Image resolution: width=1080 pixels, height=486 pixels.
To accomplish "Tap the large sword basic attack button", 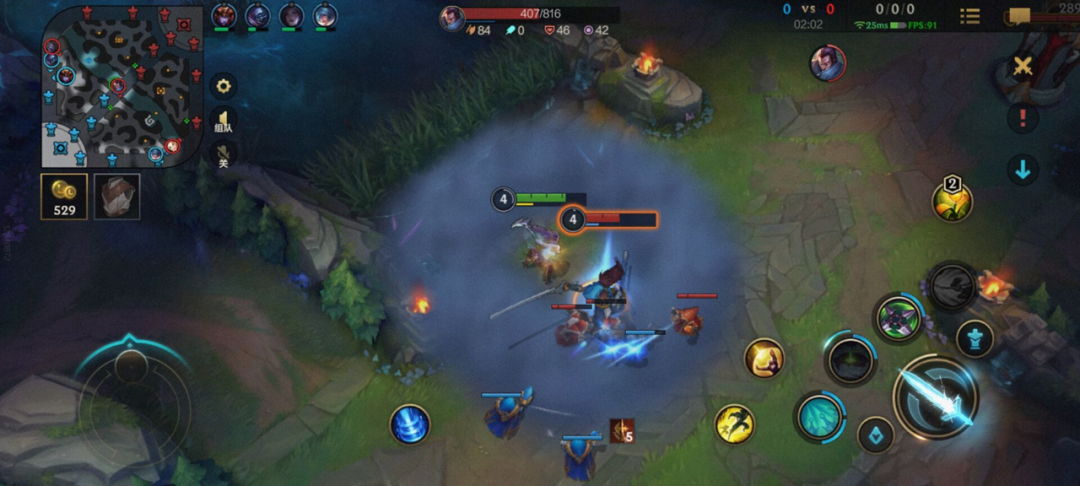I will [935, 397].
